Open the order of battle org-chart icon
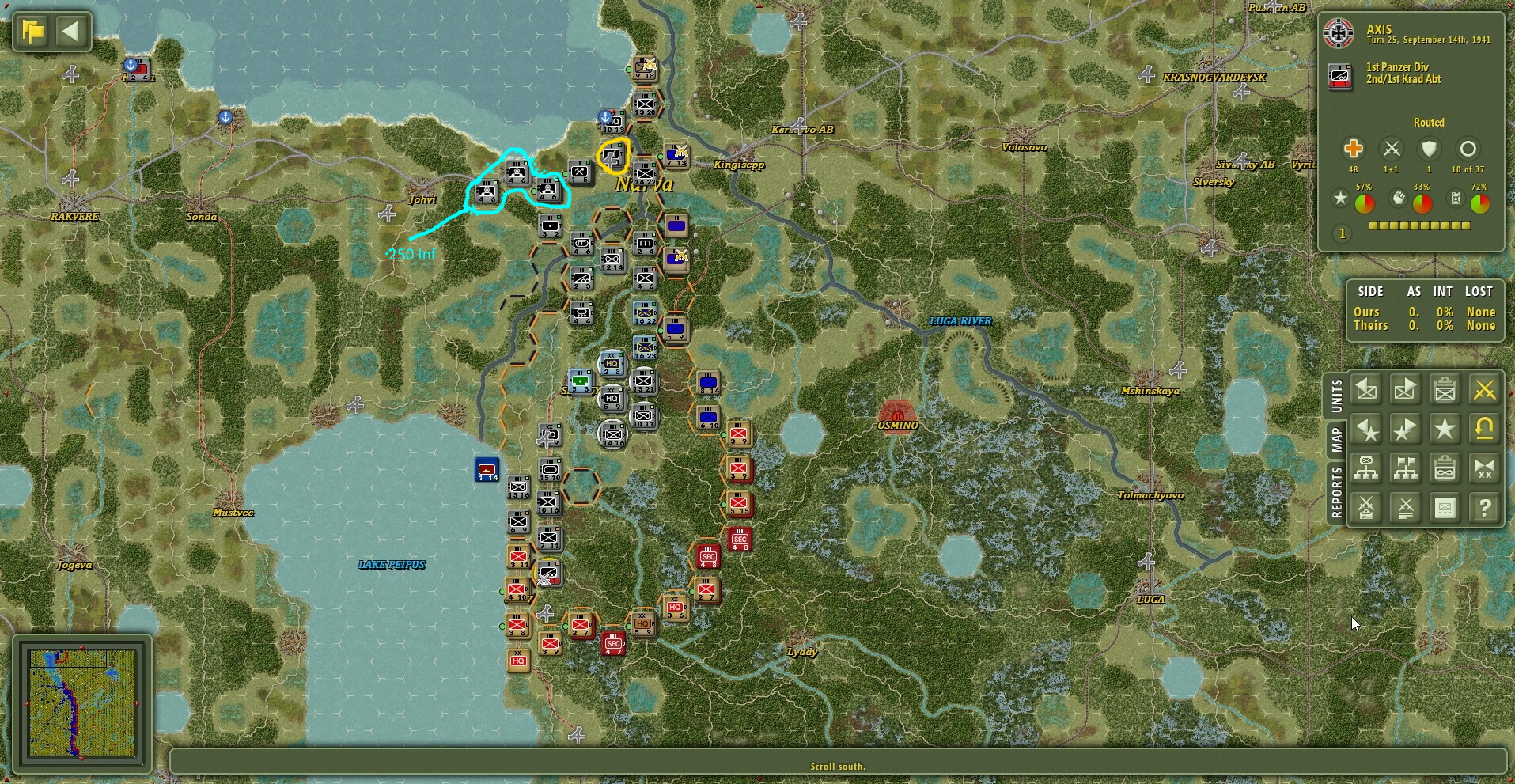The image size is (1515, 784). pyautogui.click(x=1366, y=468)
